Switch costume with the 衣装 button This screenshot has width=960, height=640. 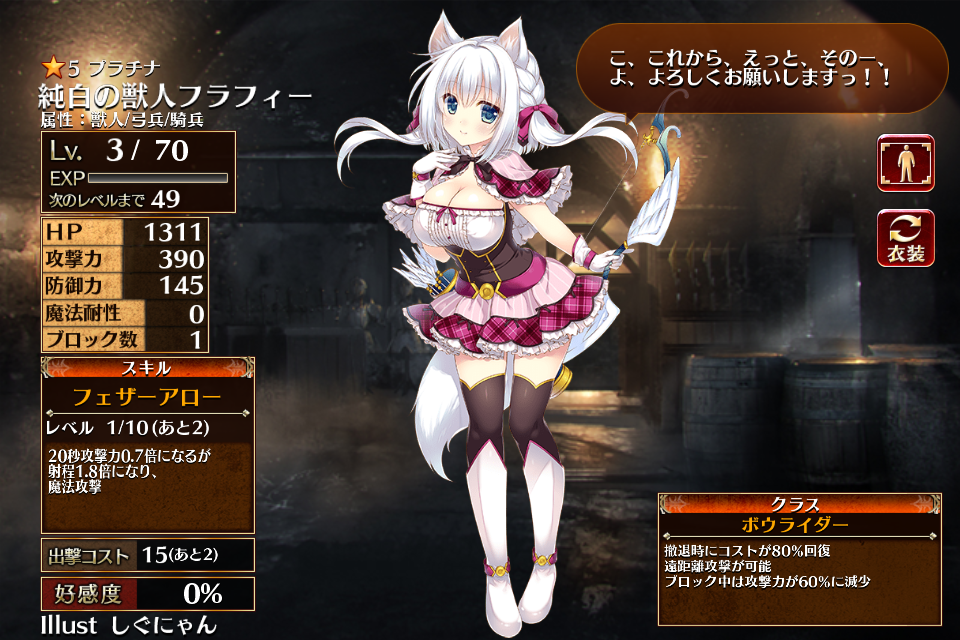906,238
